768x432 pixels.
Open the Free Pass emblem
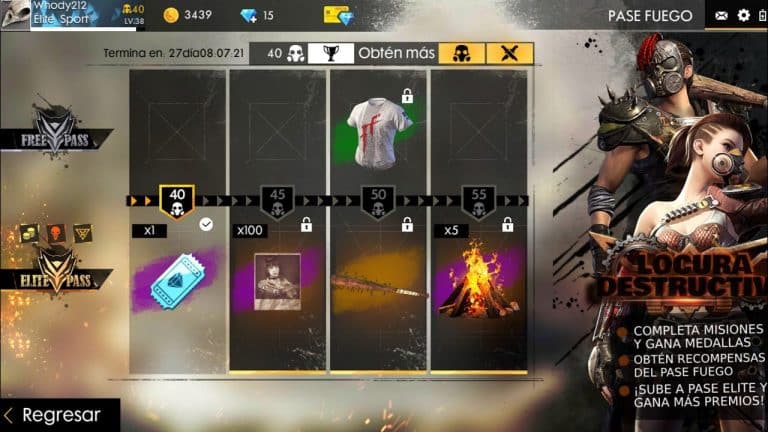tap(59, 133)
